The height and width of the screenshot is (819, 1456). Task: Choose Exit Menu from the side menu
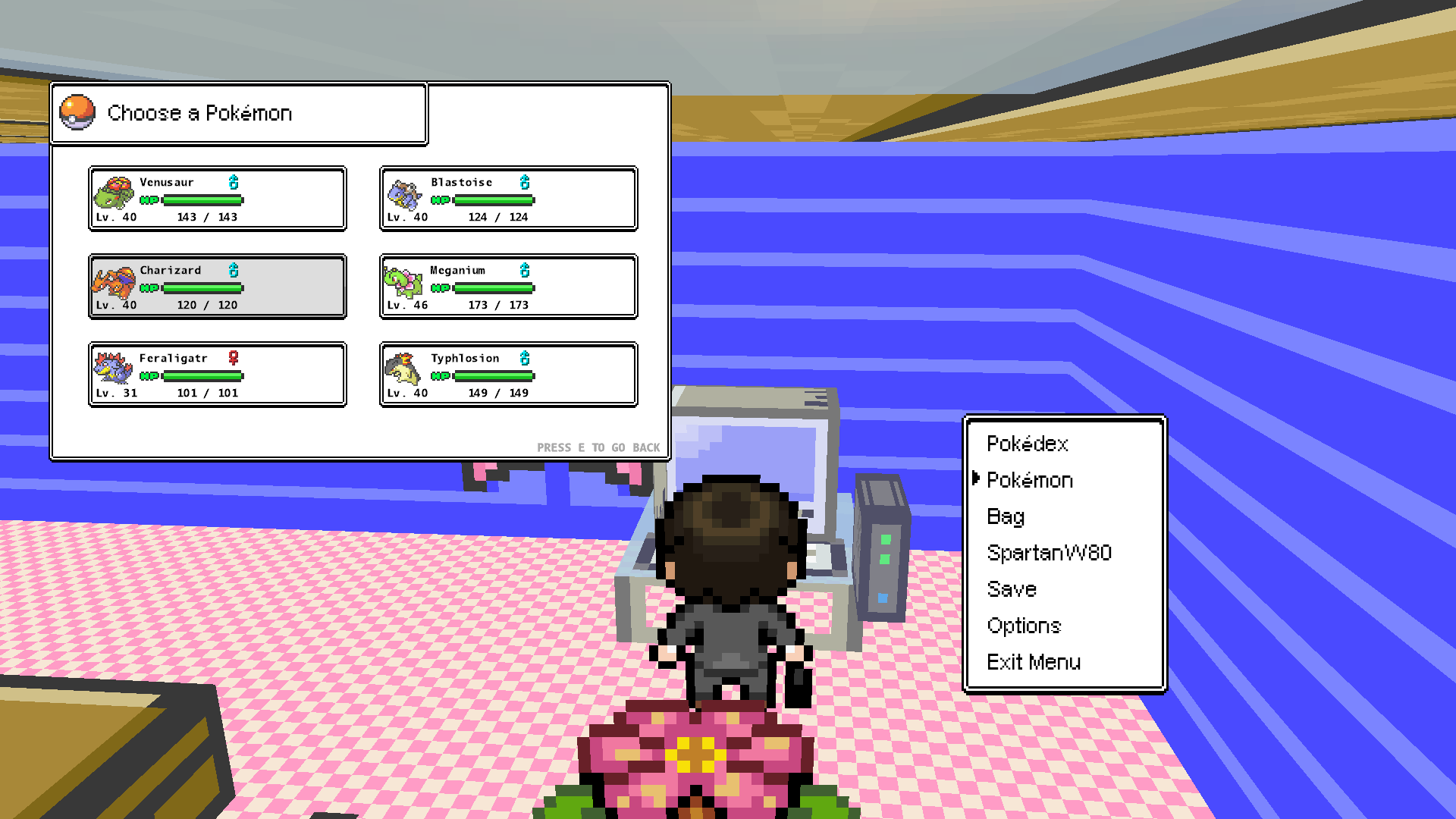coord(1034,662)
